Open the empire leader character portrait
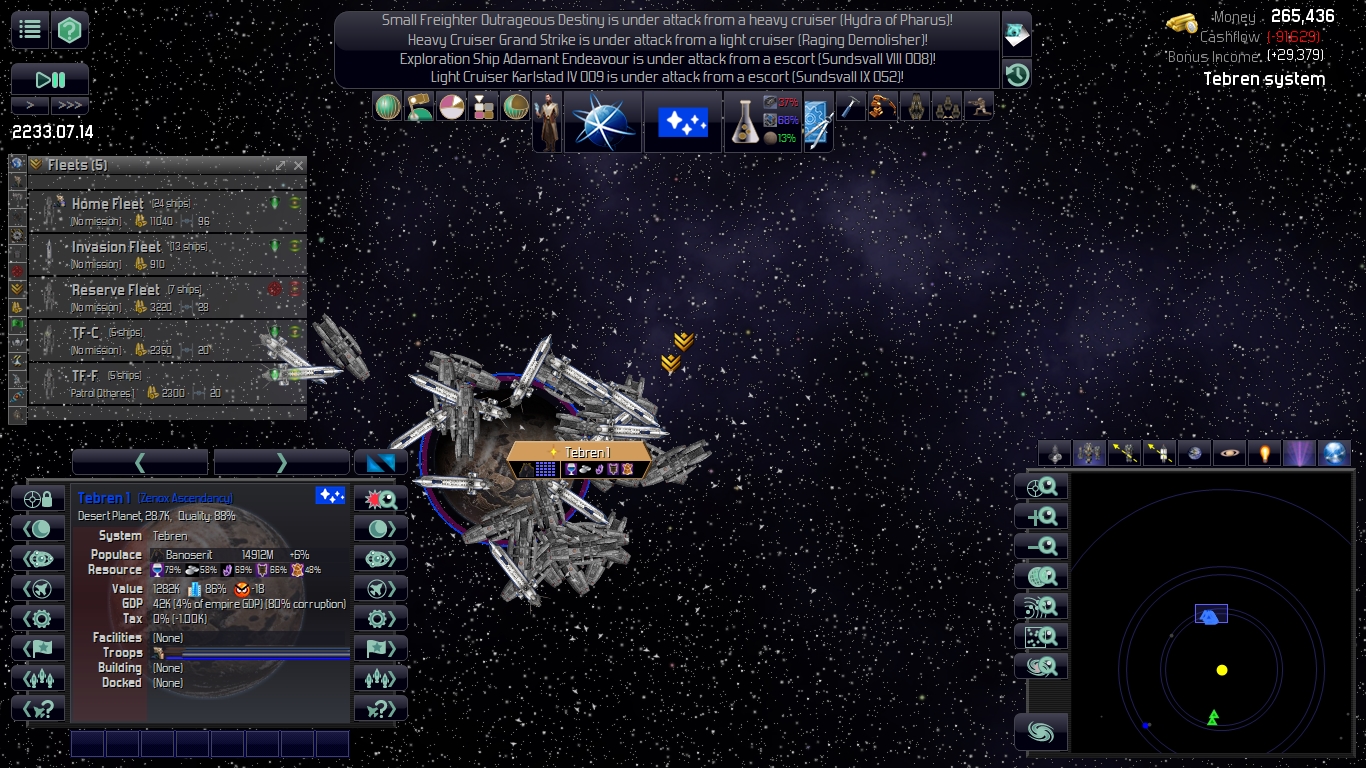This screenshot has height=768, width=1366. [547, 122]
